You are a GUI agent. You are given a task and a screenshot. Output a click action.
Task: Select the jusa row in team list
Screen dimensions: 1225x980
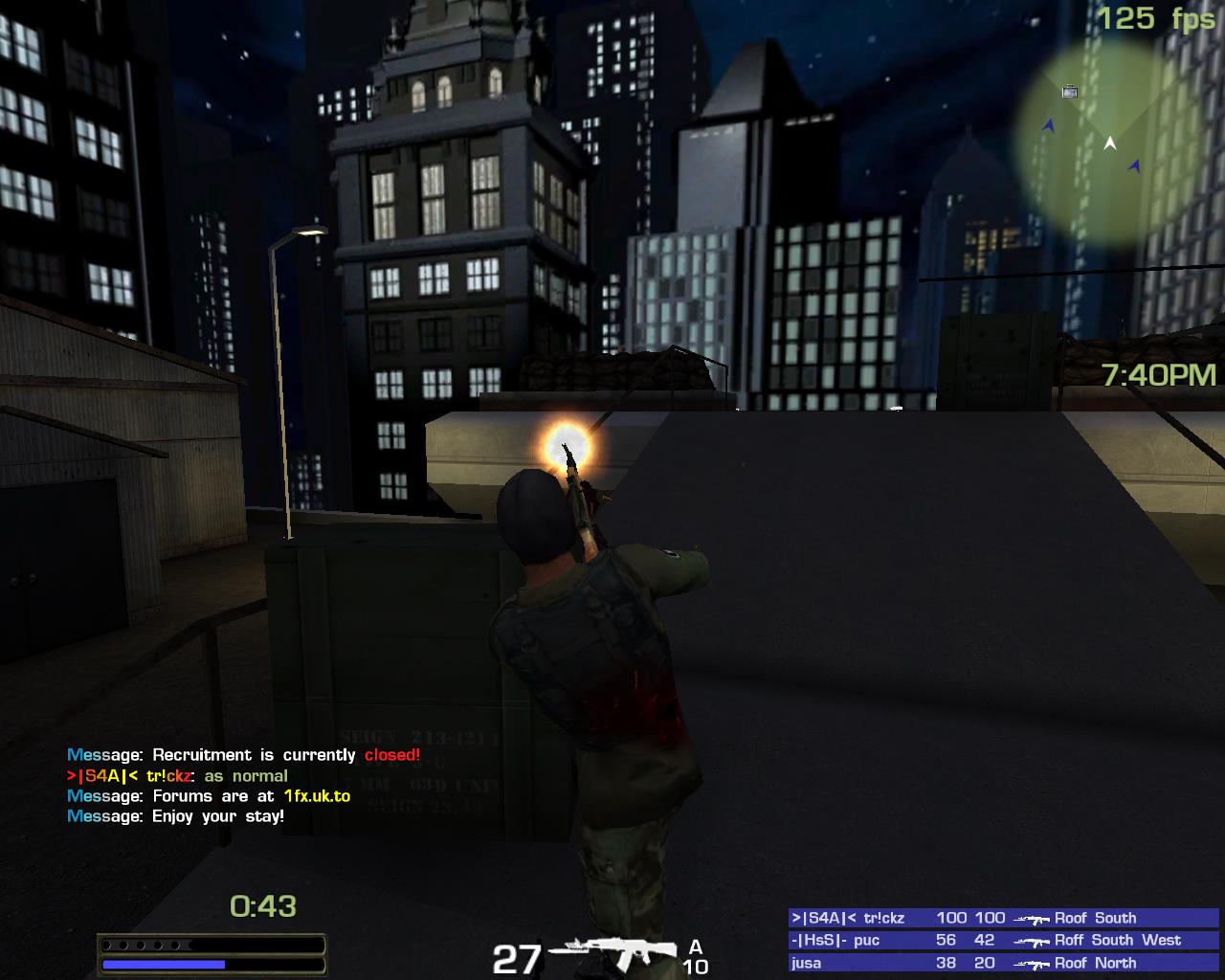(x=1004, y=964)
